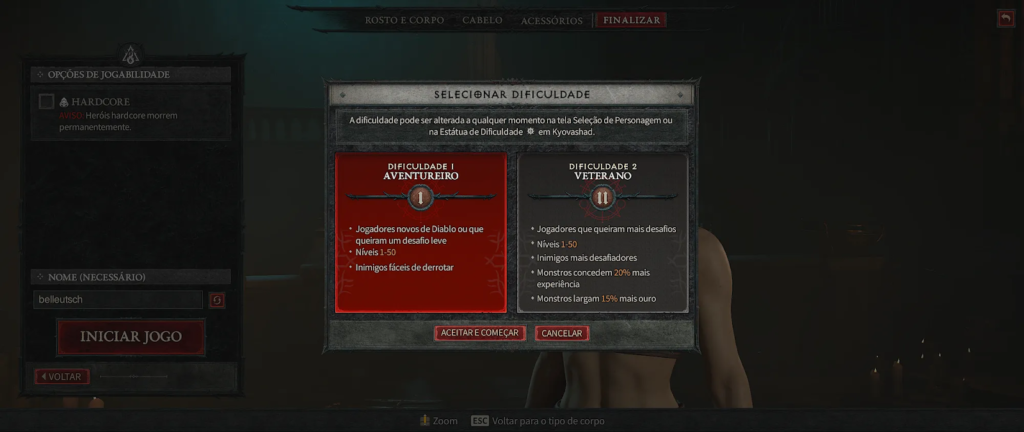
Task: Randomize the name with the red refresh icon
Action: tap(217, 300)
